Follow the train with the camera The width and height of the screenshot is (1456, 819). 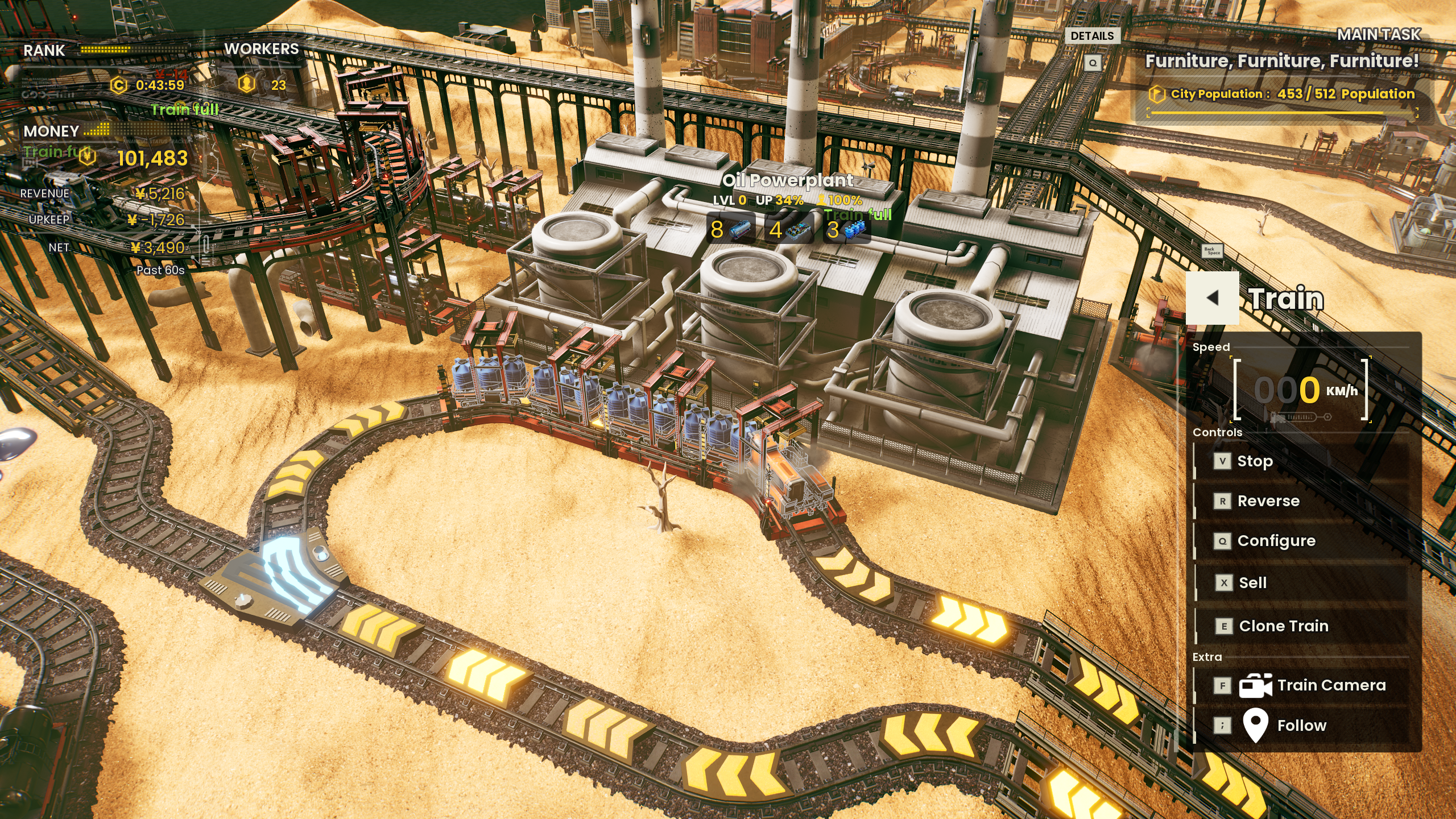(x=1301, y=726)
